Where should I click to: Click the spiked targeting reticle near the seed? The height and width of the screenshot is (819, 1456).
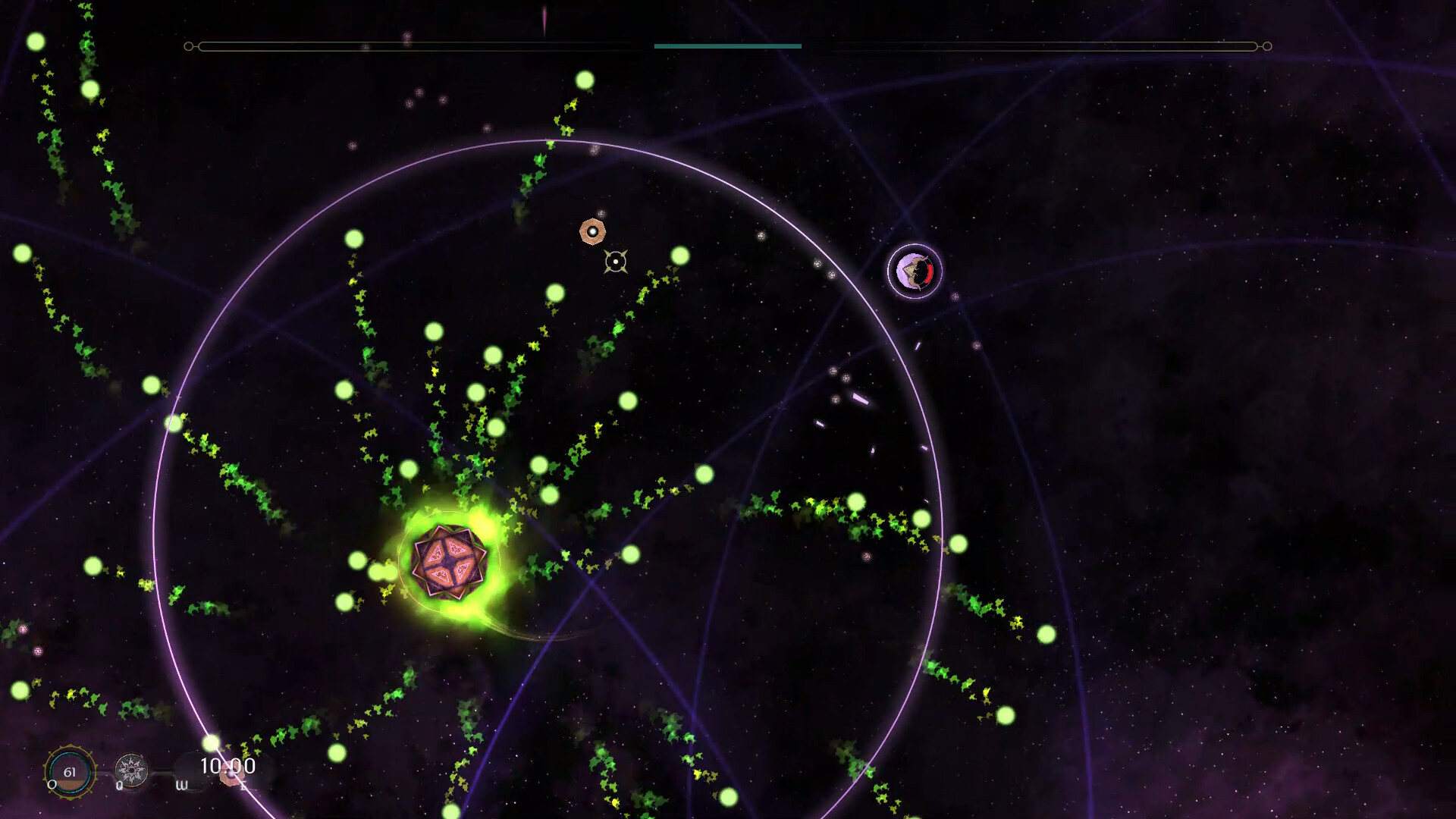[614, 262]
